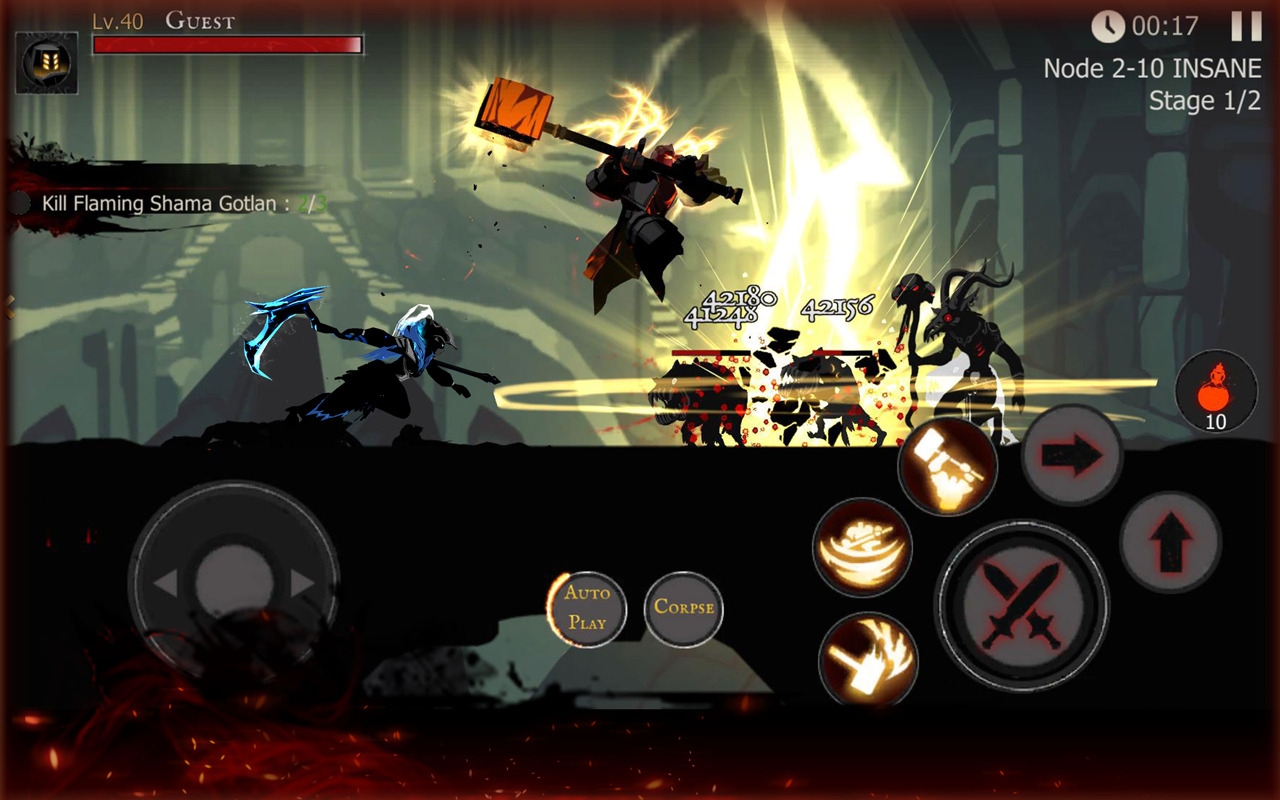Open the quest objective marker circle
The width and height of the screenshot is (1280, 800).
(x=20, y=203)
